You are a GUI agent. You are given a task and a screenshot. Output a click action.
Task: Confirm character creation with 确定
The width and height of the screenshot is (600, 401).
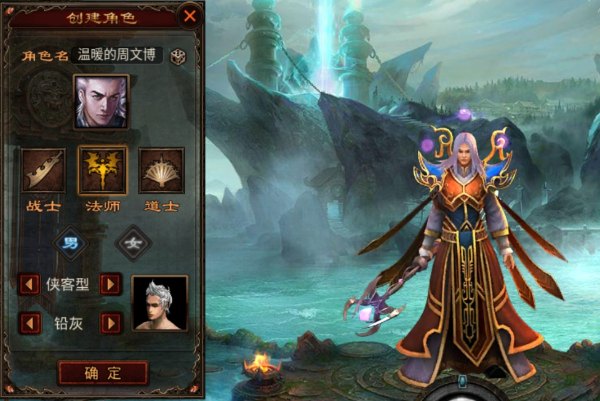tap(103, 373)
